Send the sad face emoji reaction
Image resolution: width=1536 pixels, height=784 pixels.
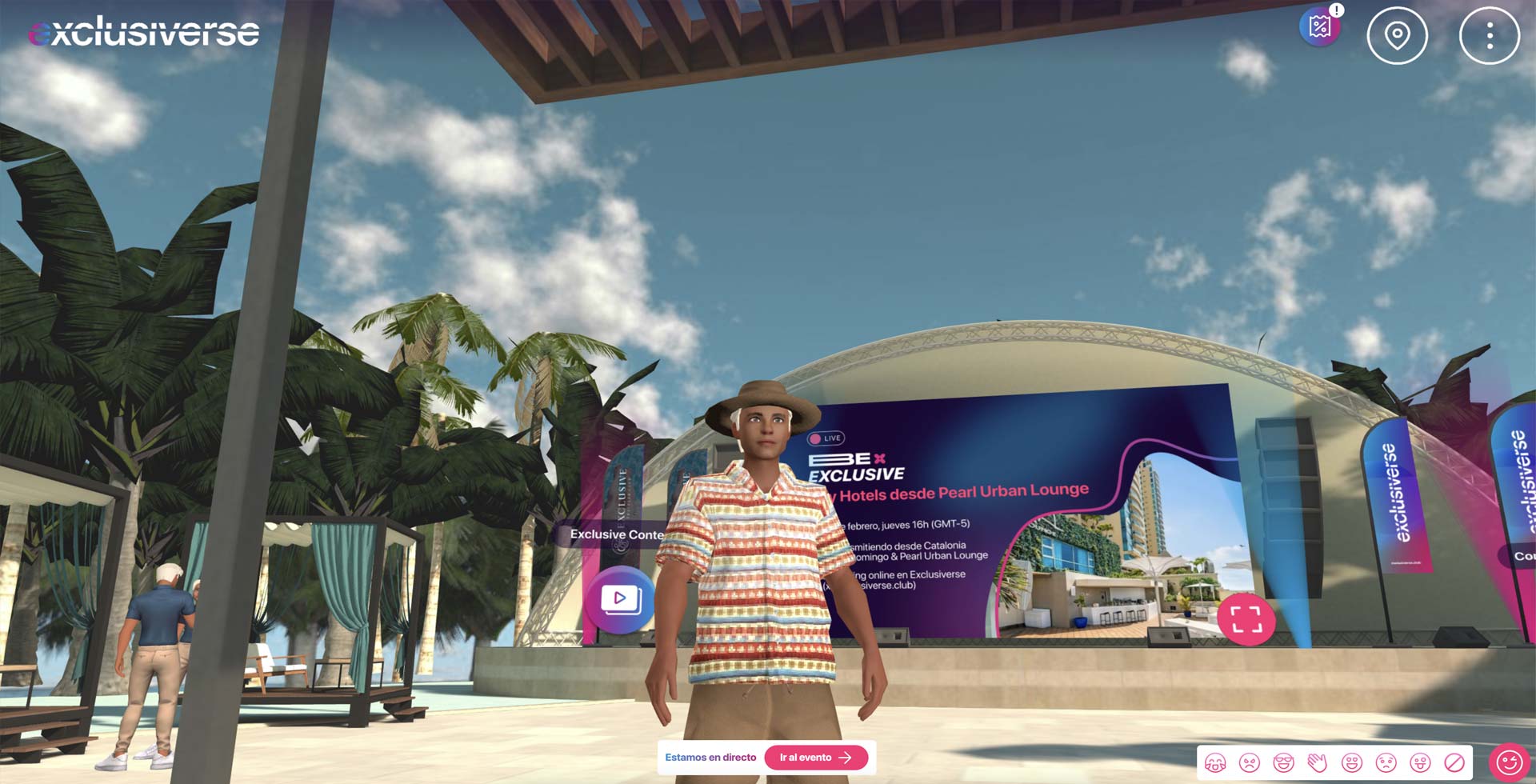pyautogui.click(x=1386, y=763)
